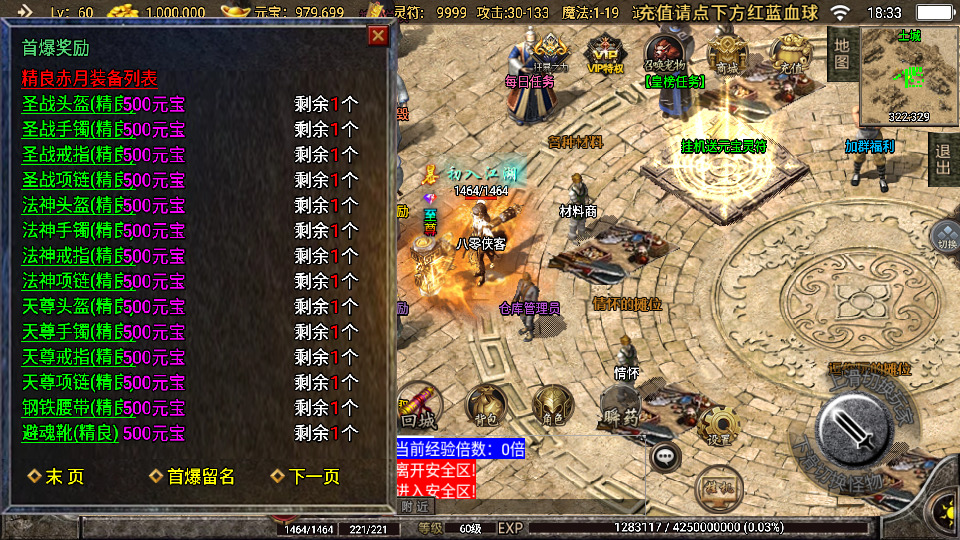The width and height of the screenshot is (960, 540).
Task: Close the 首爆奖励 reward panel
Action: pyautogui.click(x=378, y=36)
